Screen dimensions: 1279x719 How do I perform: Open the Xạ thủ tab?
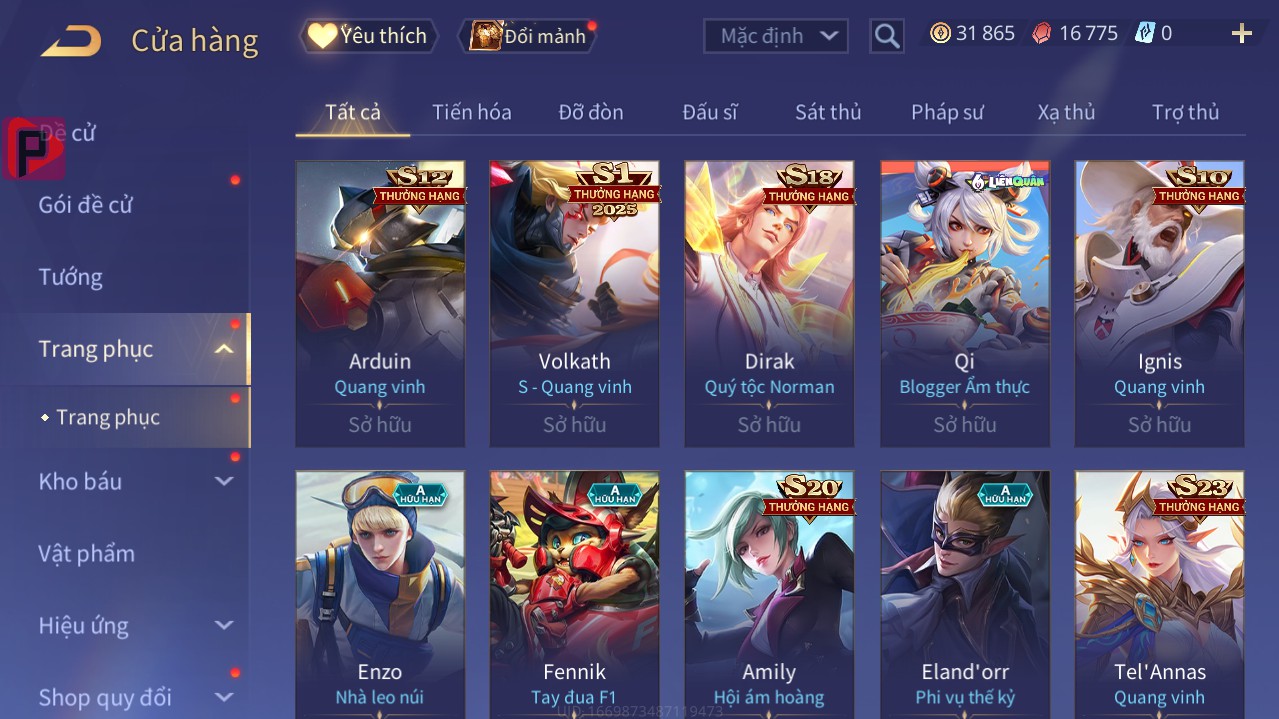[1066, 112]
